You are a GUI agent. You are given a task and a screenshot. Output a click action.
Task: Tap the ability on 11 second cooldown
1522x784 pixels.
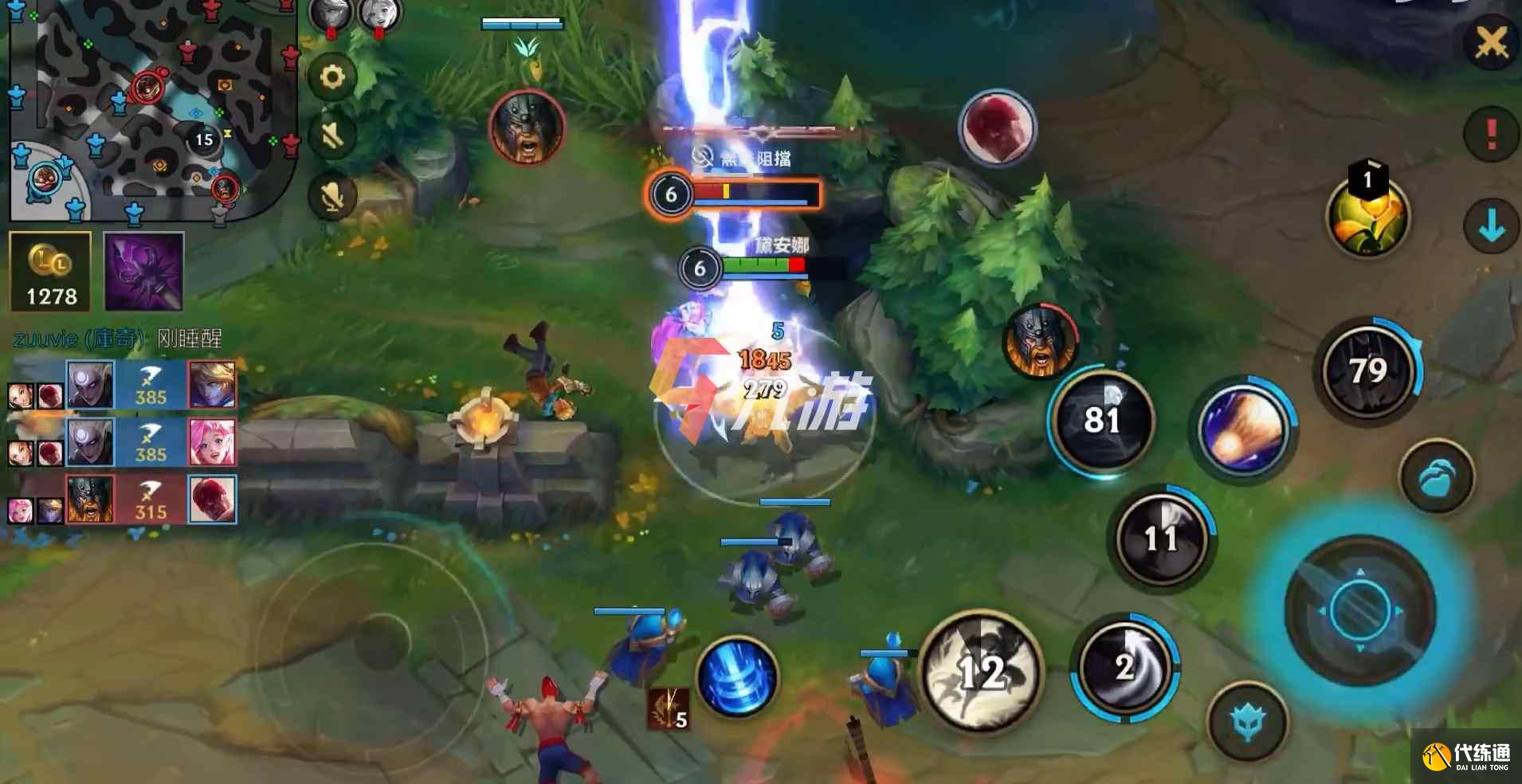click(x=1161, y=539)
